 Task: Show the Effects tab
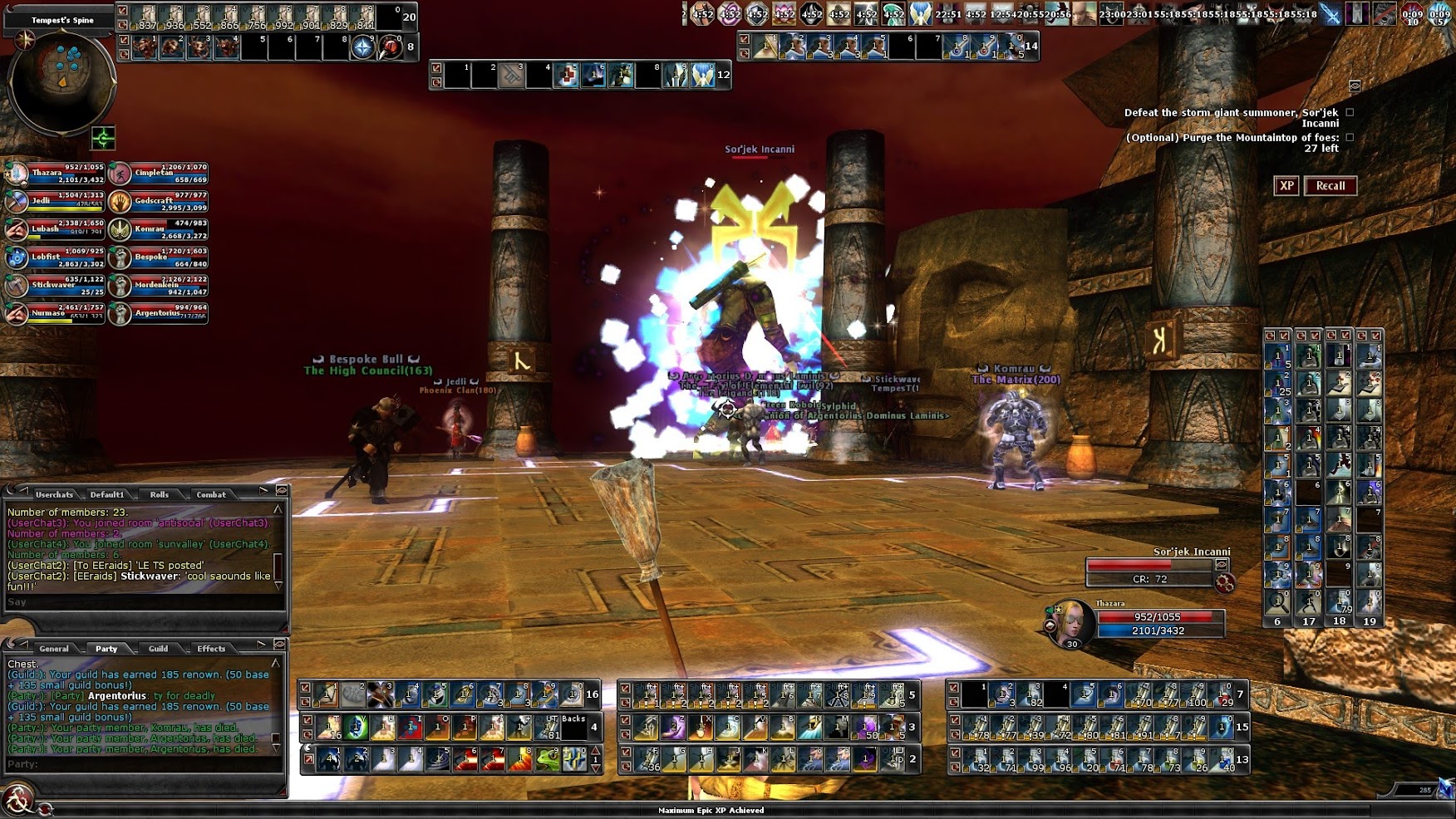(210, 649)
